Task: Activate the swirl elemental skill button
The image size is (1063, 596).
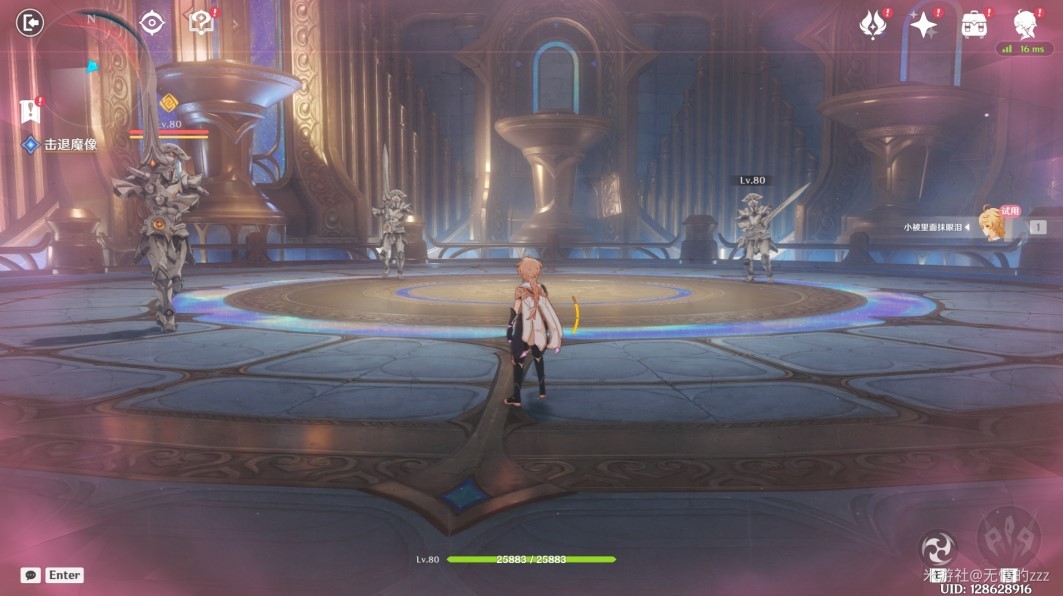Action: 938,548
